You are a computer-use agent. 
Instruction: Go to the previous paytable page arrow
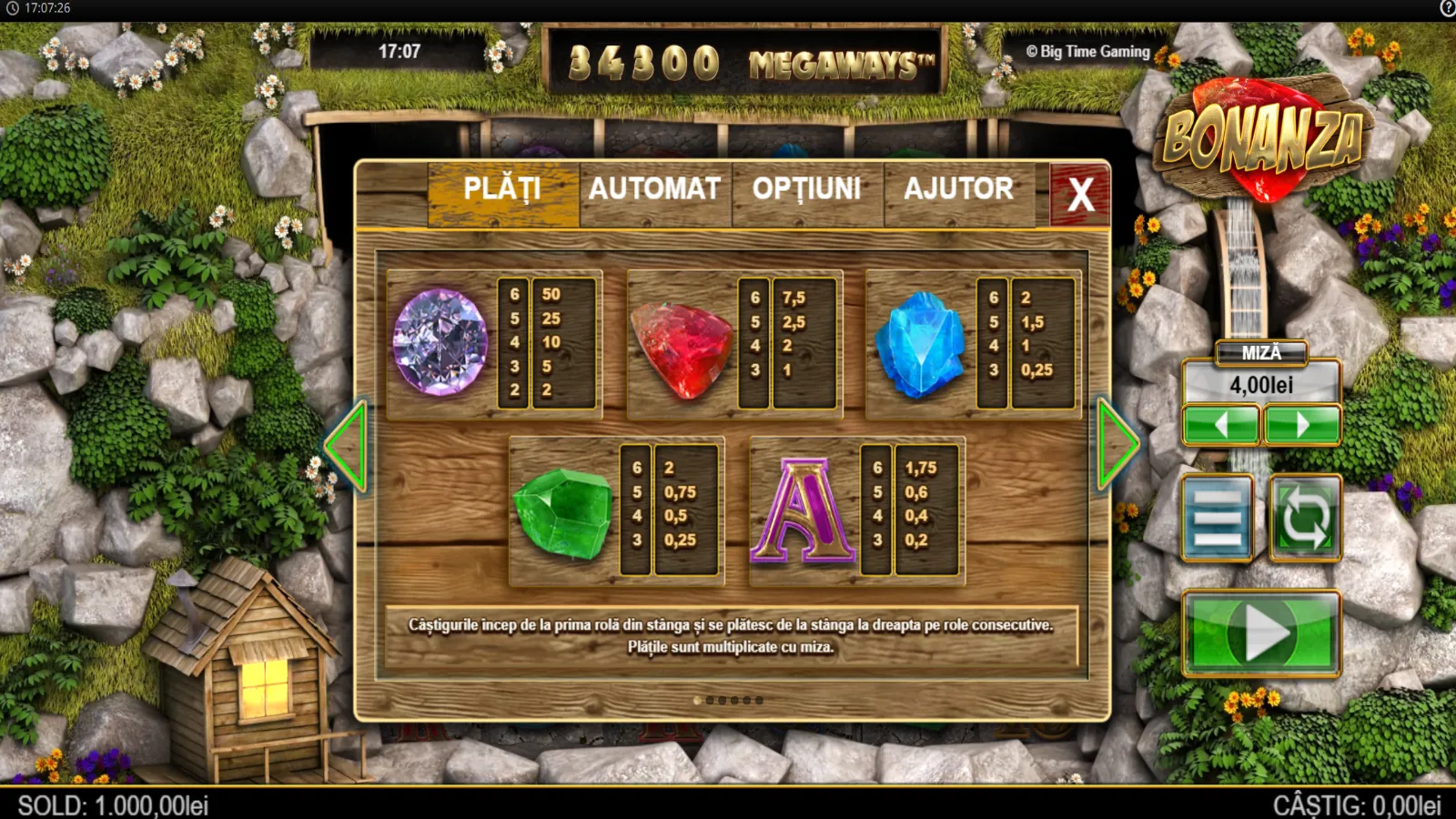tap(347, 446)
